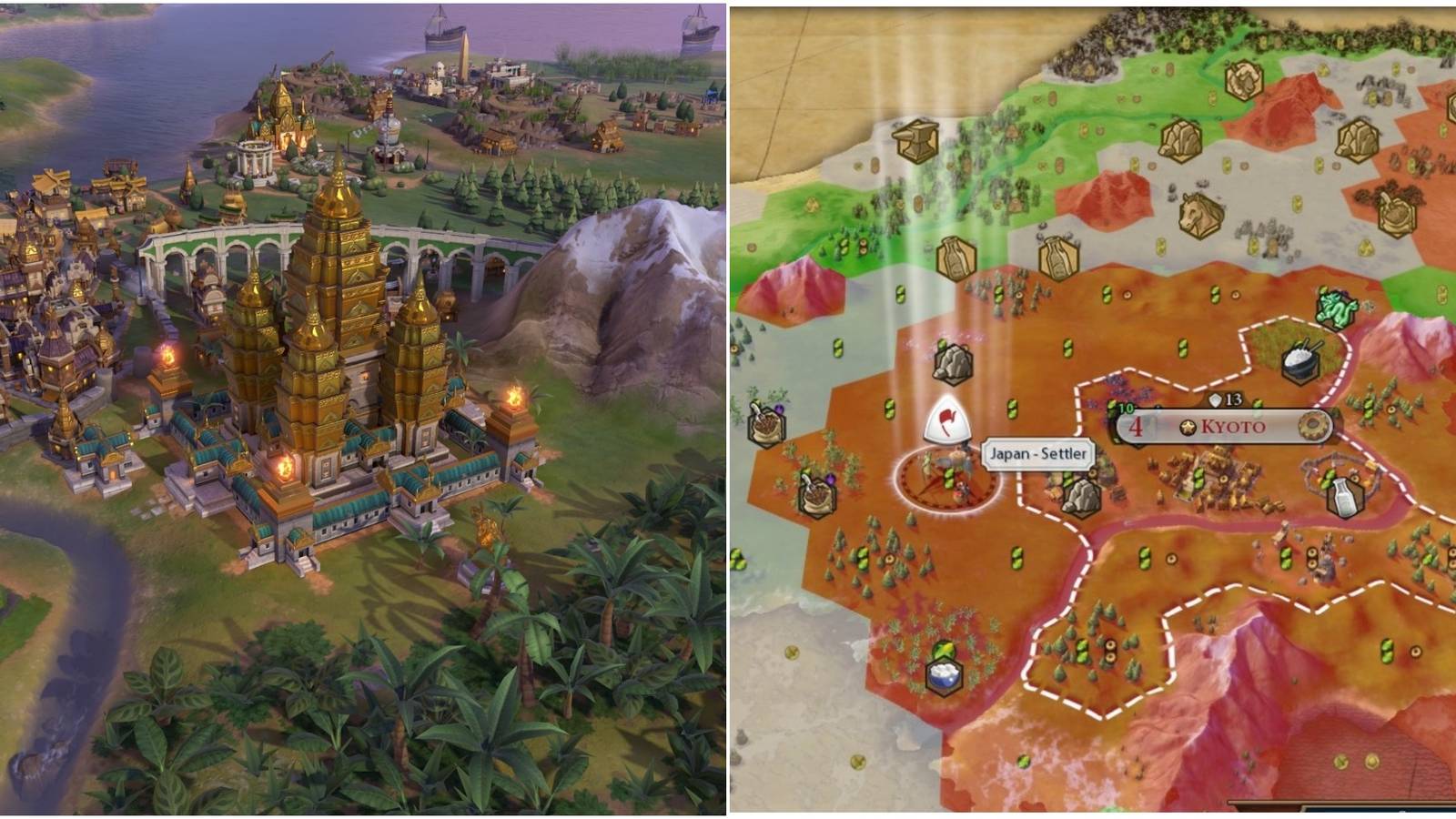This screenshot has height=819, width=1456.
Task: Click the green growth value 10 on banner
Action: tap(1125, 408)
